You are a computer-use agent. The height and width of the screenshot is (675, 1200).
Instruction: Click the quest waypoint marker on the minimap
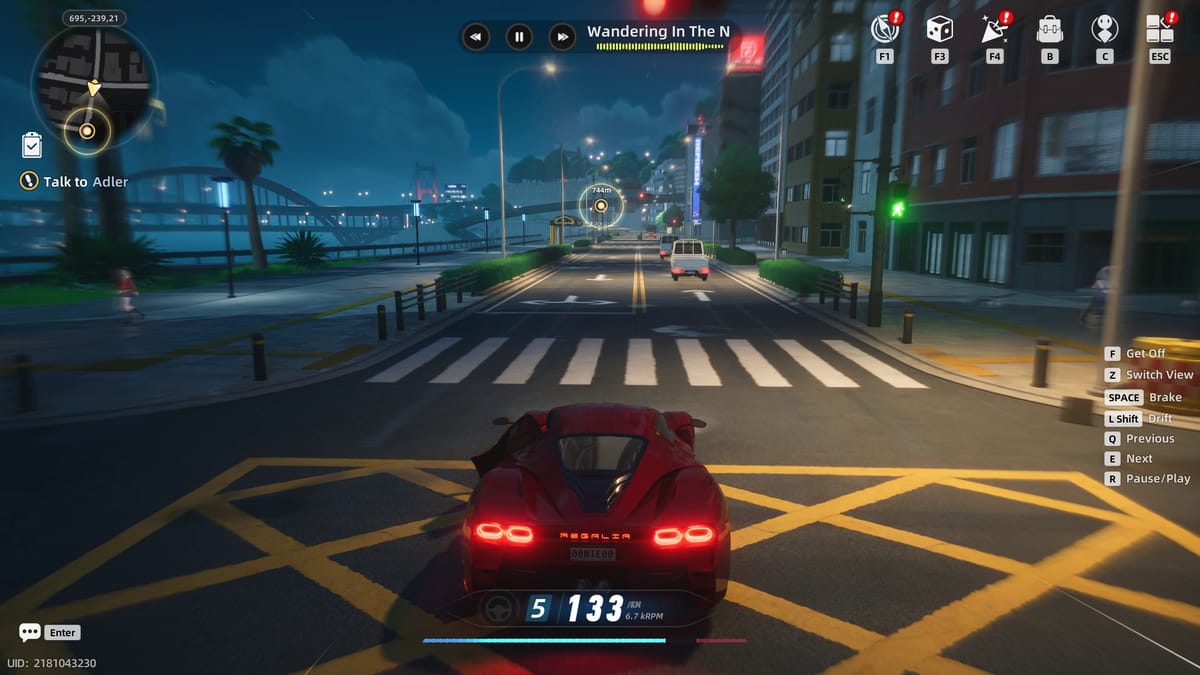click(87, 130)
